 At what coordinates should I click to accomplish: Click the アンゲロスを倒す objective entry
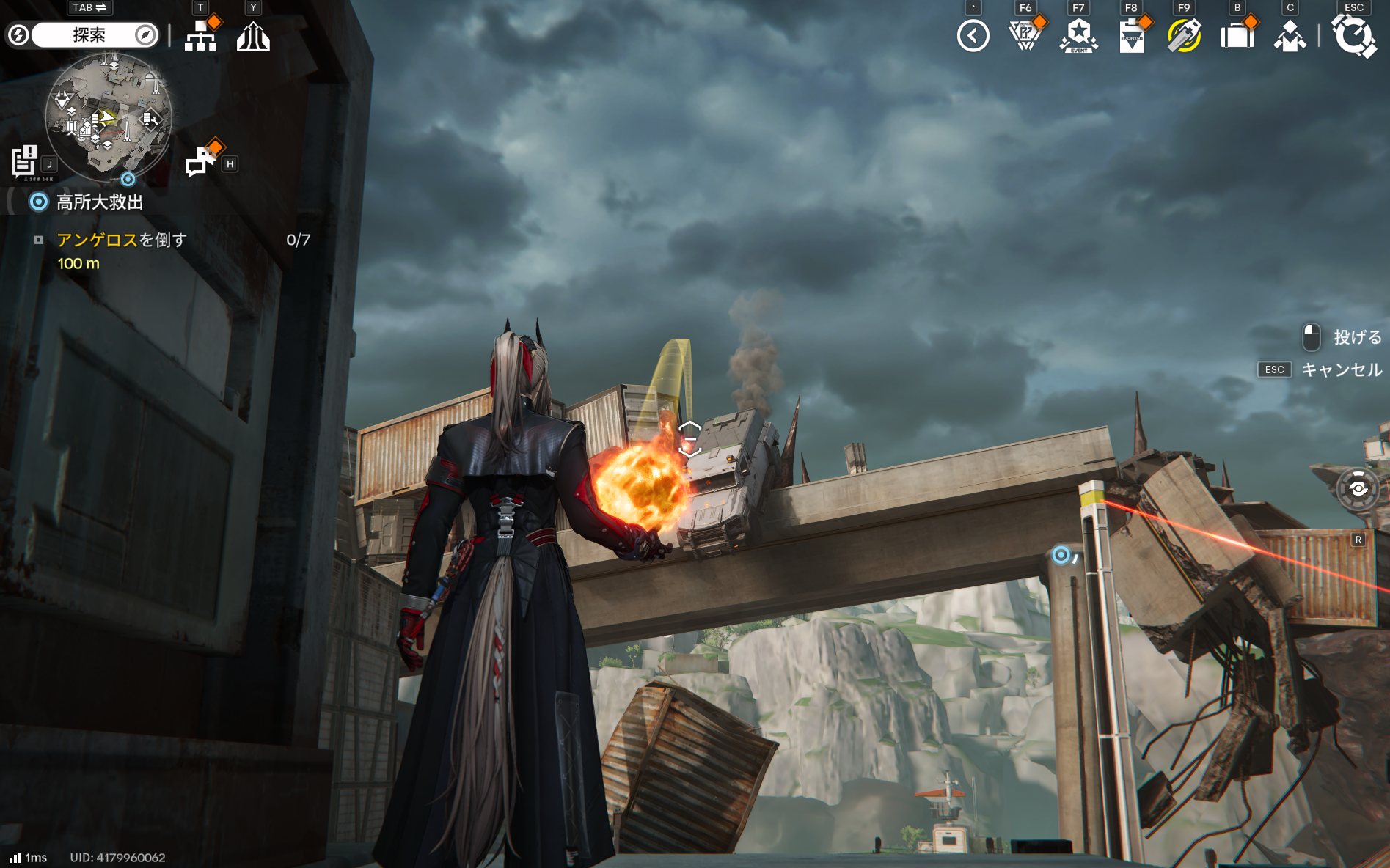click(122, 240)
